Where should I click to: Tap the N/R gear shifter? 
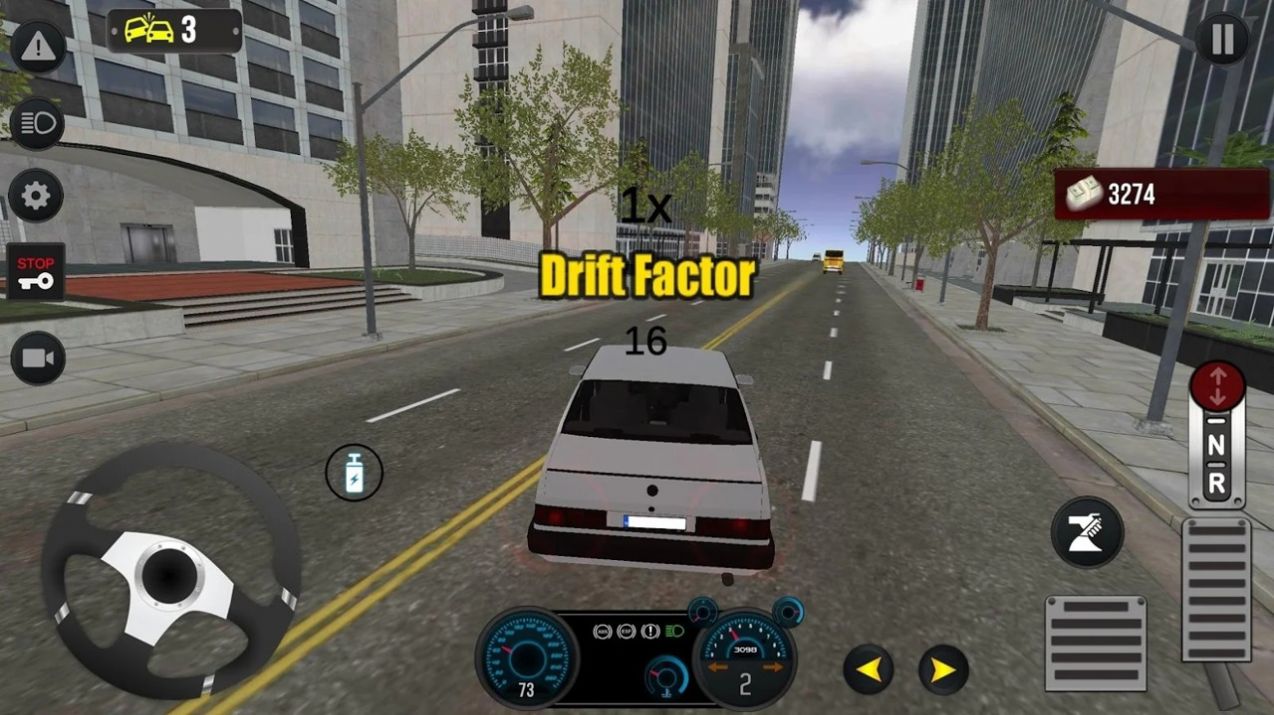(x=1216, y=436)
